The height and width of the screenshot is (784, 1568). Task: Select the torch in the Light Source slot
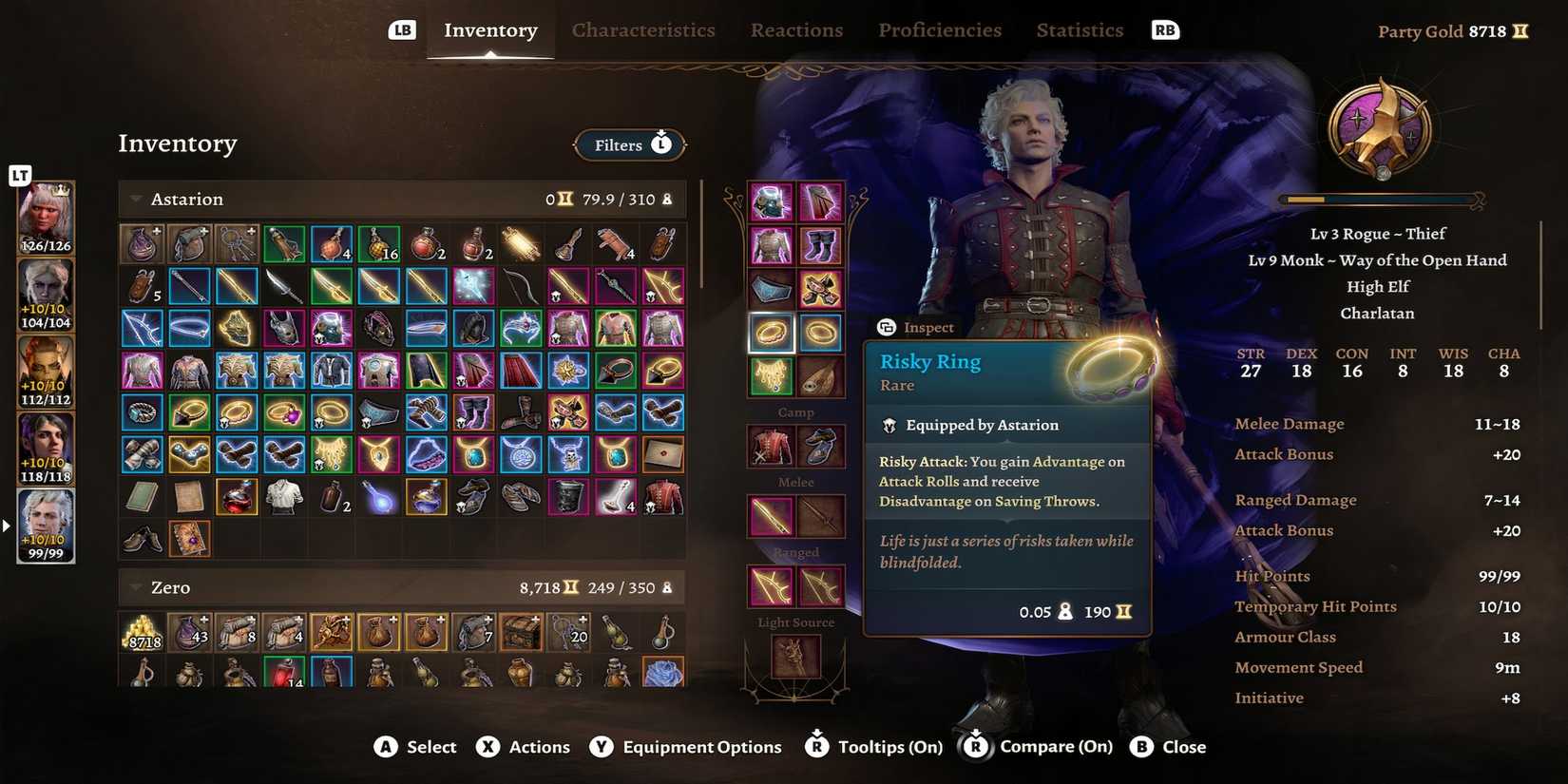pos(795,656)
